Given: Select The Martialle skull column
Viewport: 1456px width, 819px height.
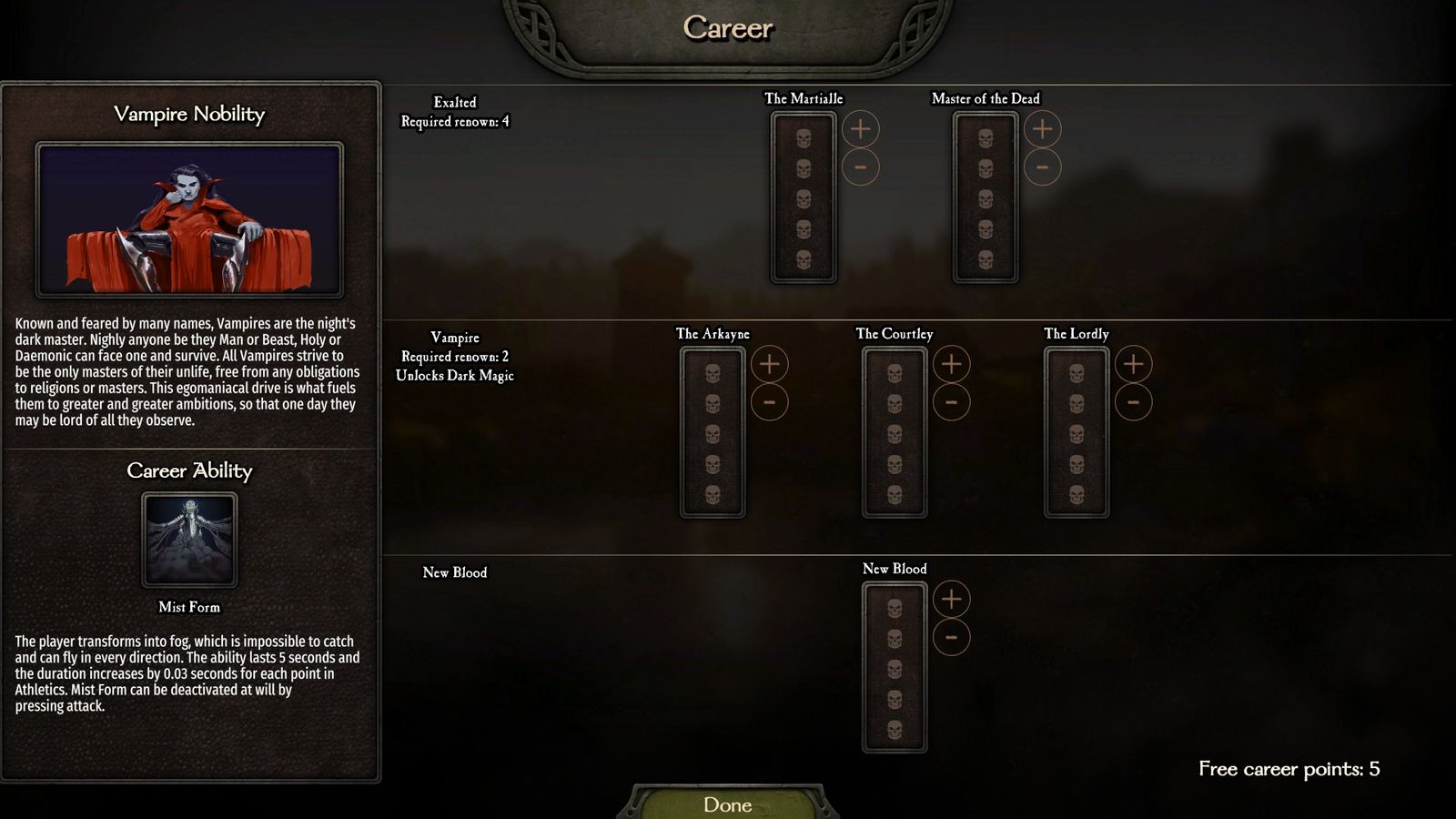Looking at the screenshot, I should [x=804, y=198].
